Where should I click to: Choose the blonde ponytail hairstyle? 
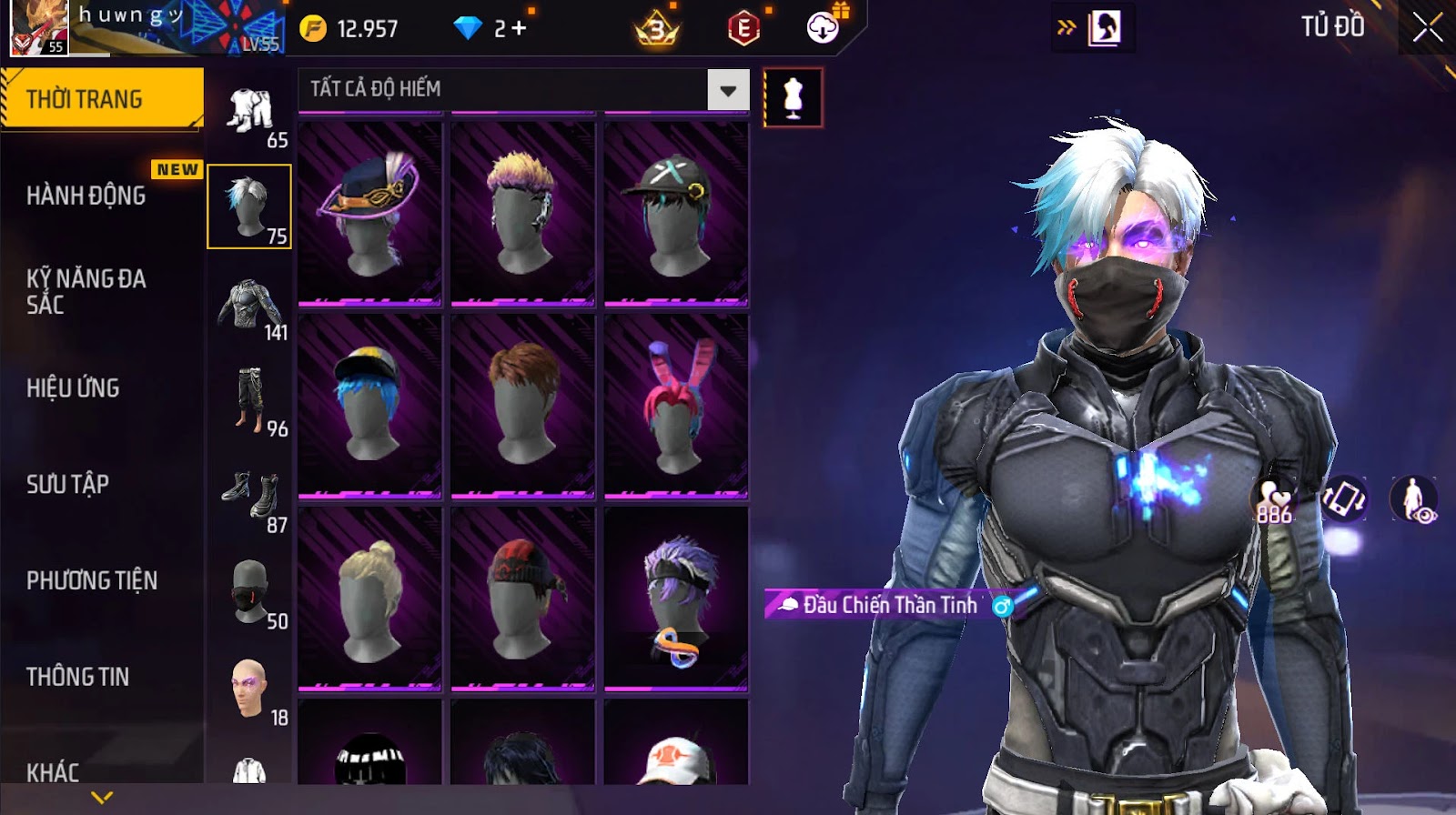coord(369,598)
